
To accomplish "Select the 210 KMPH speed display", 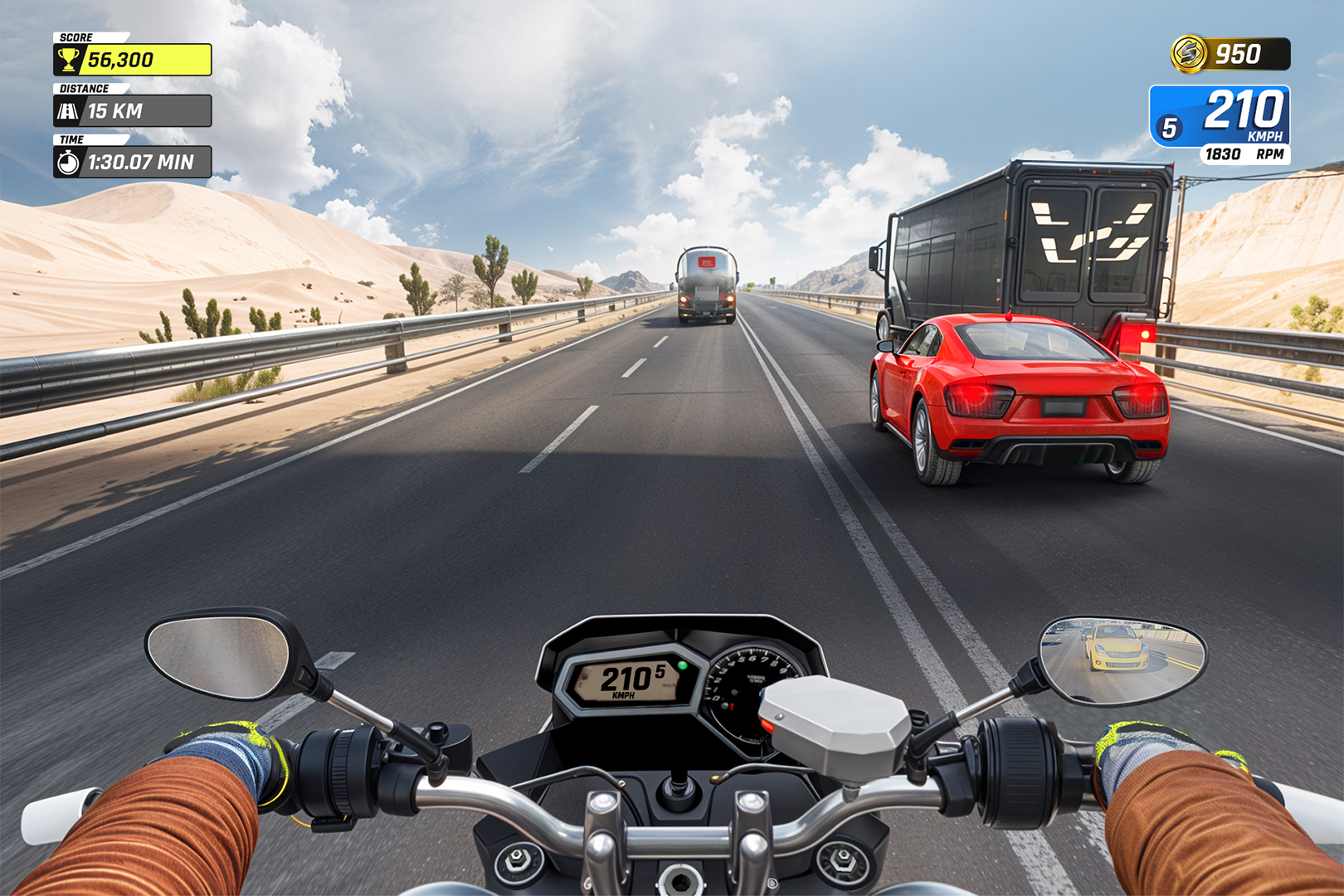I will [1244, 111].
